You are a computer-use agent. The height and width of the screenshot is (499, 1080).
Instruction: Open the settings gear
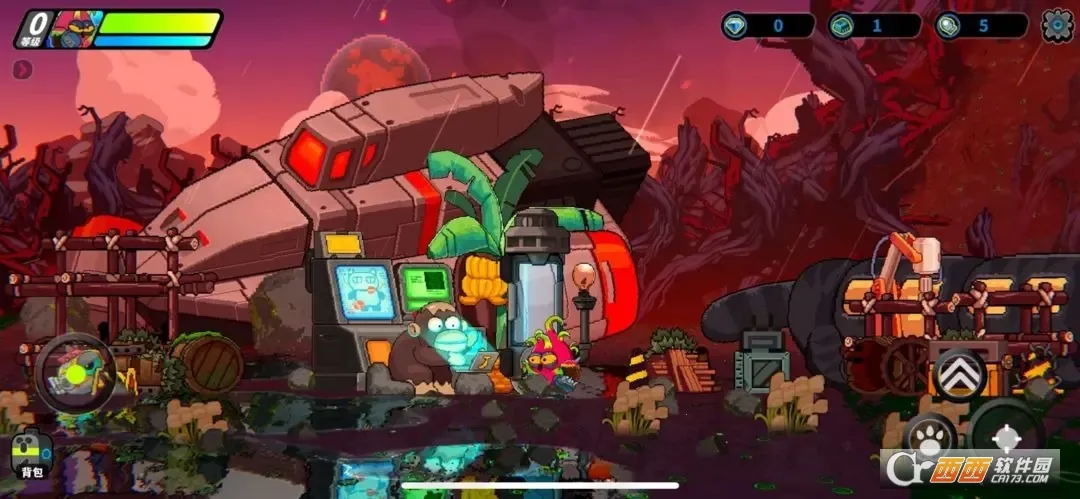(x=1057, y=26)
